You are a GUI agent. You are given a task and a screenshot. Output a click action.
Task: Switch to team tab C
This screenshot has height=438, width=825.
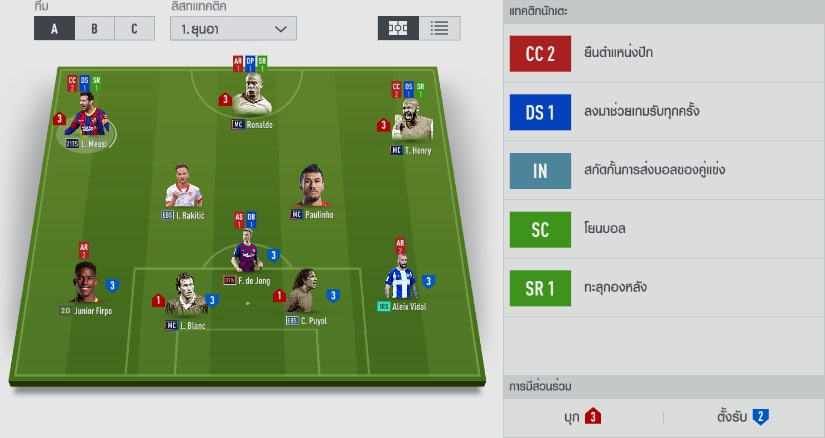coord(134,28)
